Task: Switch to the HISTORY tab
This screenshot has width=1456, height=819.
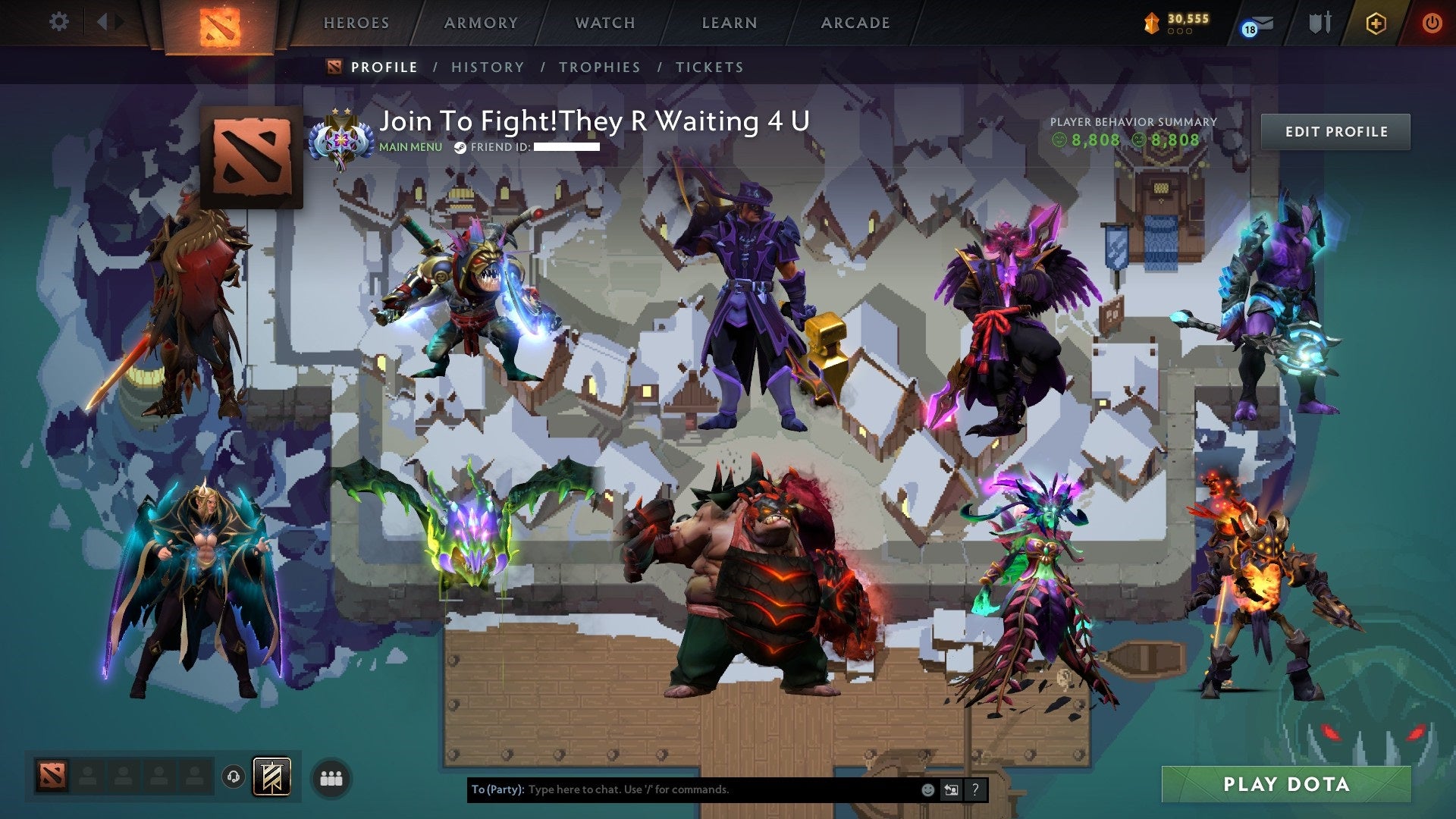Action: tap(486, 67)
